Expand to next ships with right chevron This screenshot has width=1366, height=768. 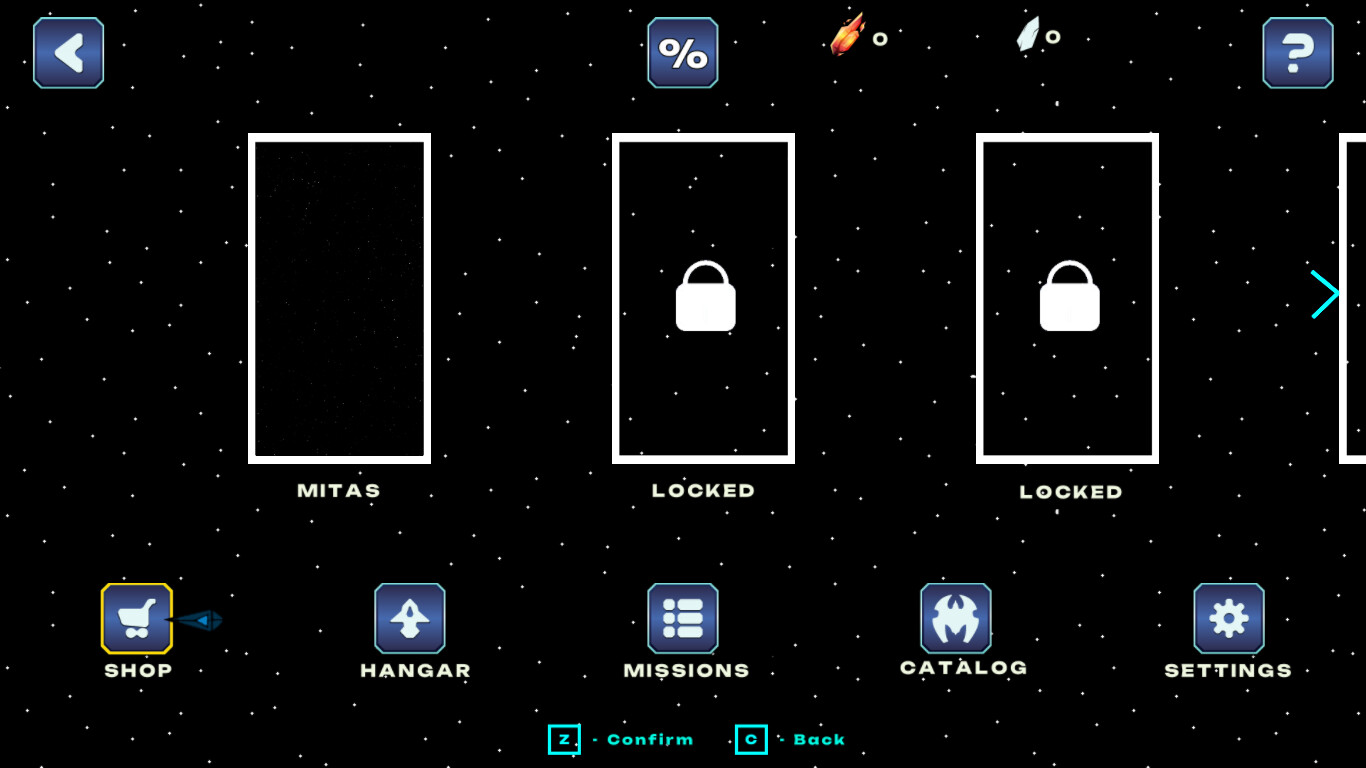coord(1327,293)
